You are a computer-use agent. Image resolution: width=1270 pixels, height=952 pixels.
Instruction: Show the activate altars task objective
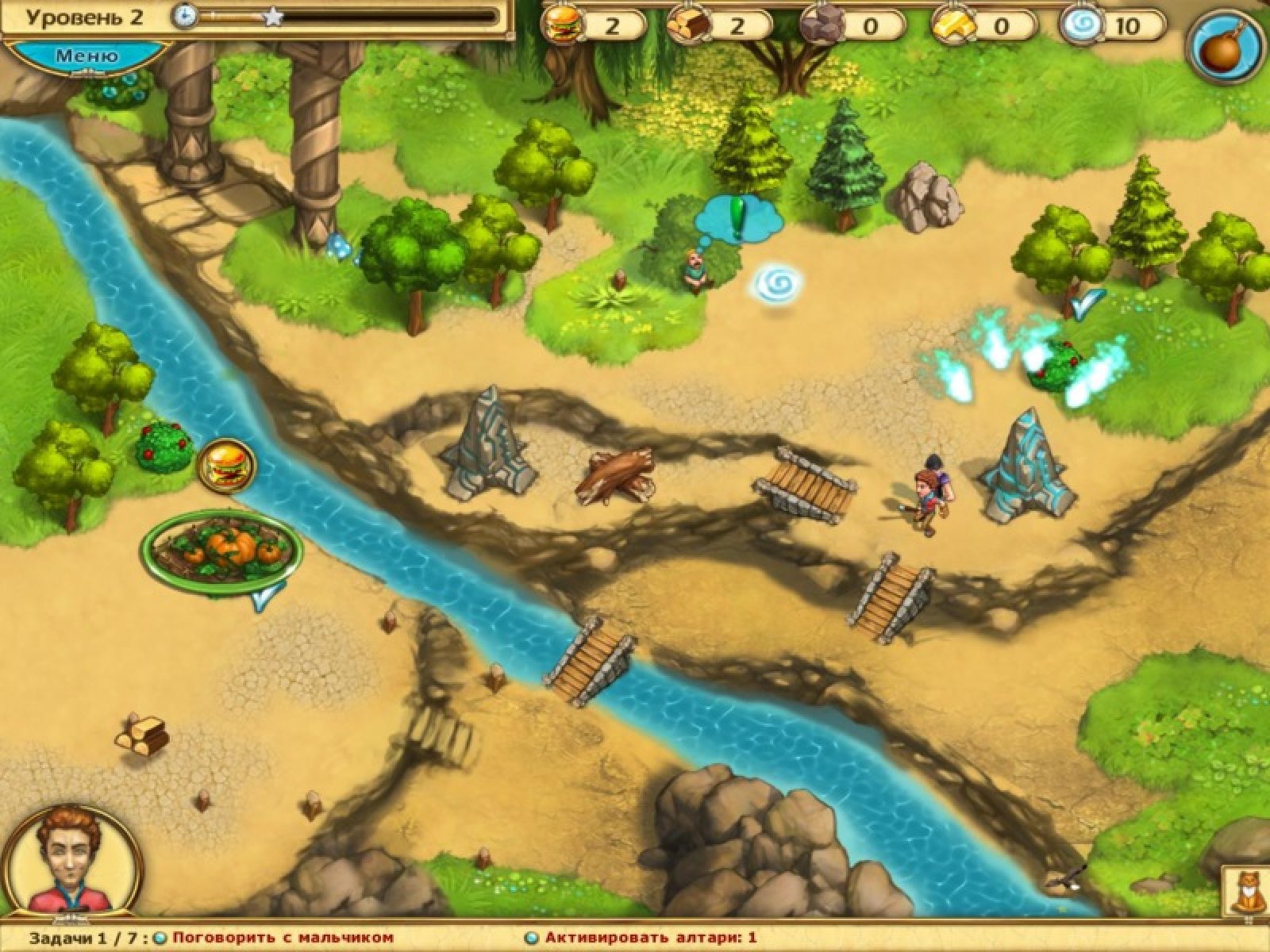650,938
